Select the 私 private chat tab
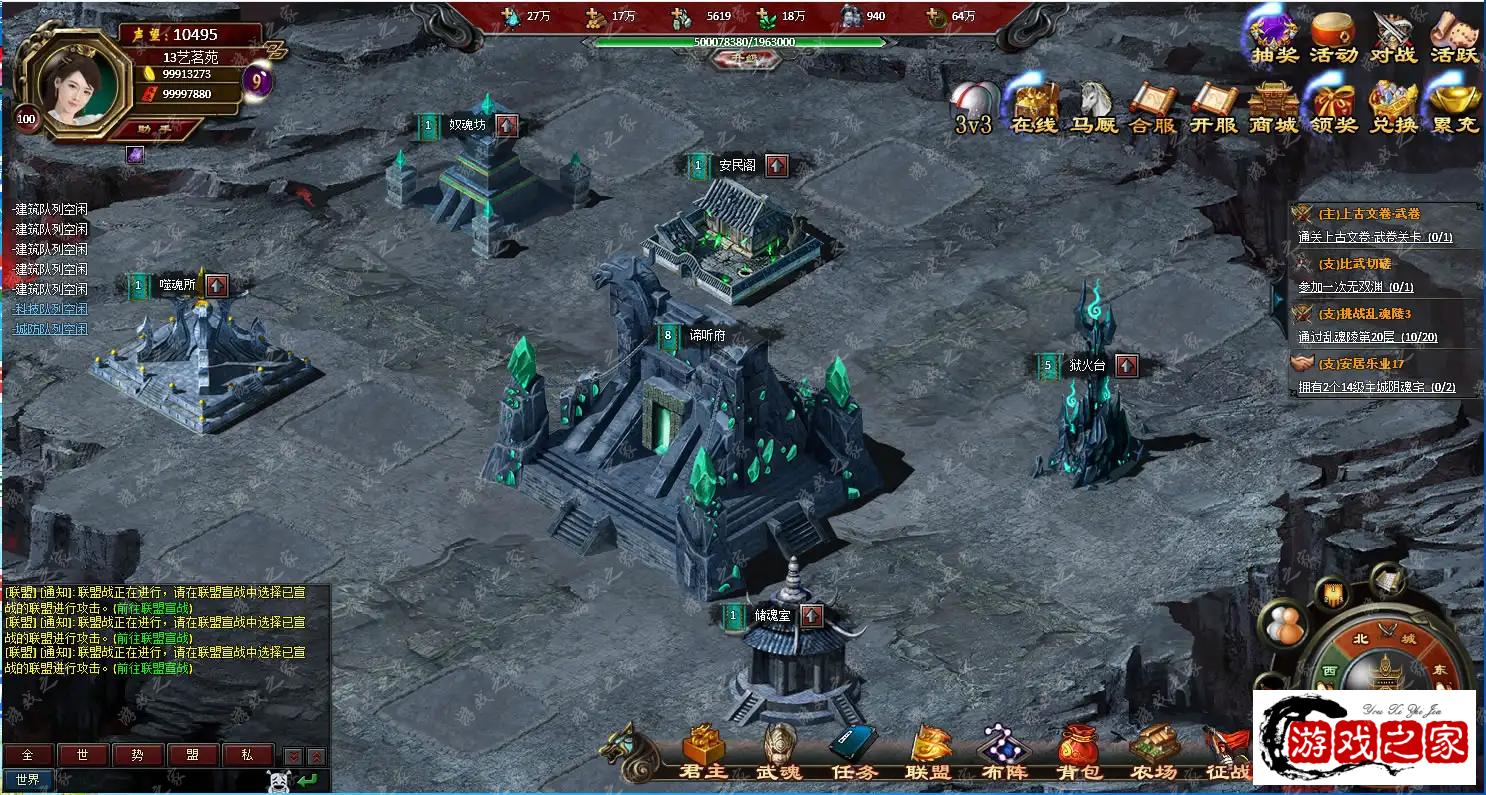This screenshot has width=1486, height=795. (247, 755)
